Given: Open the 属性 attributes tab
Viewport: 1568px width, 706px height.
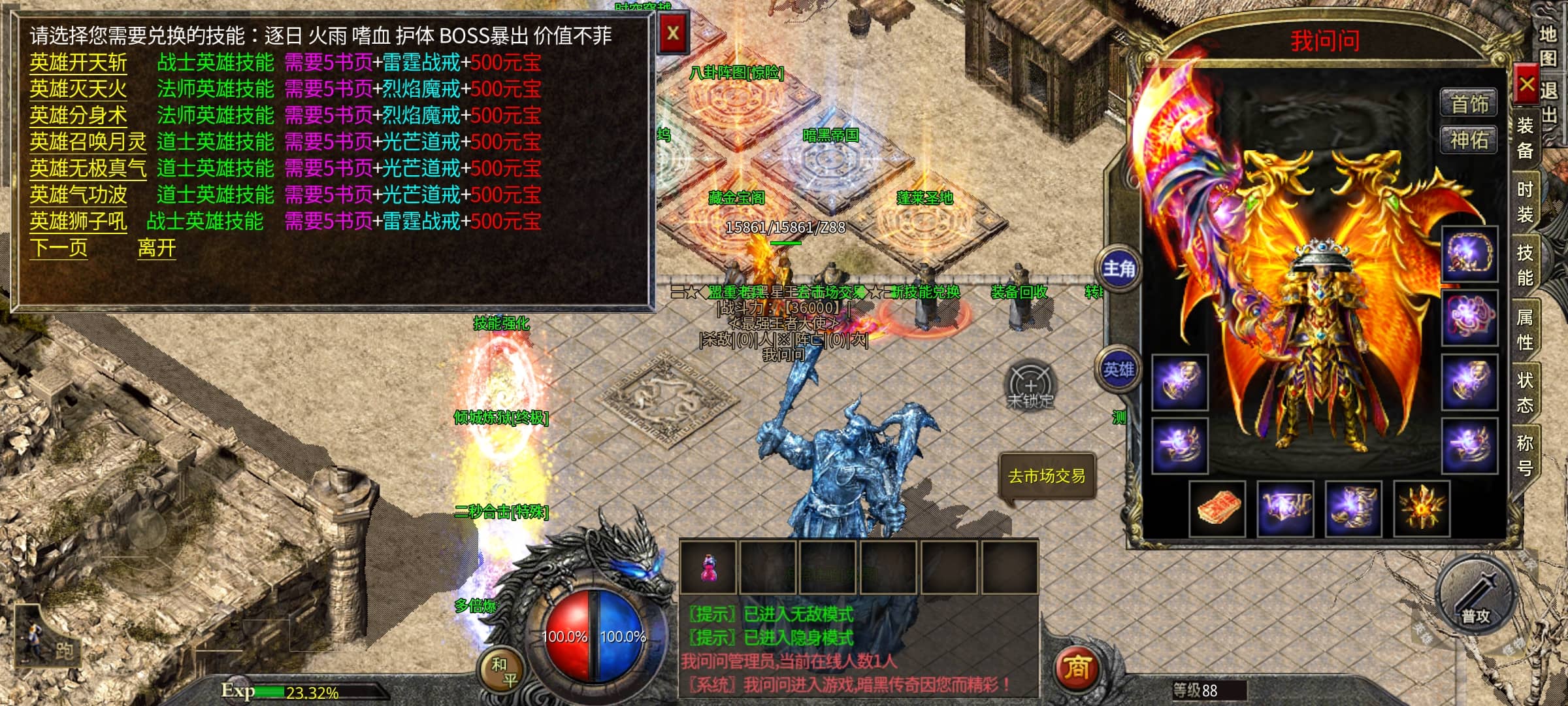Looking at the screenshot, I should 1525,329.
